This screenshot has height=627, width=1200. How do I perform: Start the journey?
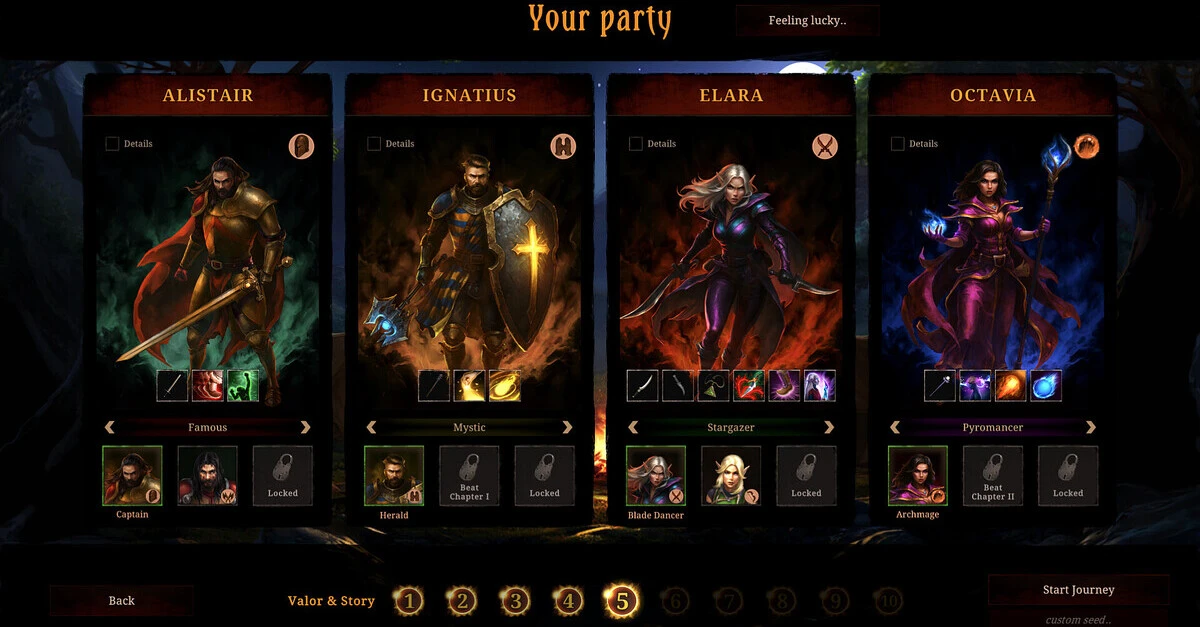pos(1078,590)
